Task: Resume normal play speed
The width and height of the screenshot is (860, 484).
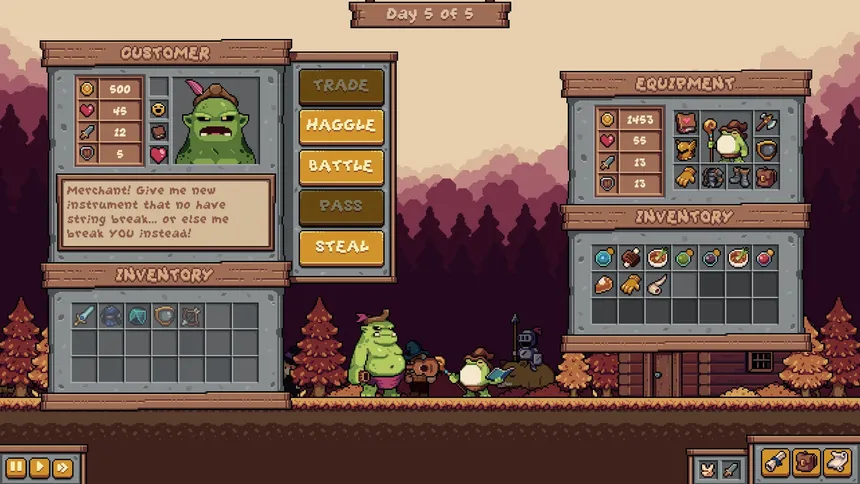Action: pos(39,467)
